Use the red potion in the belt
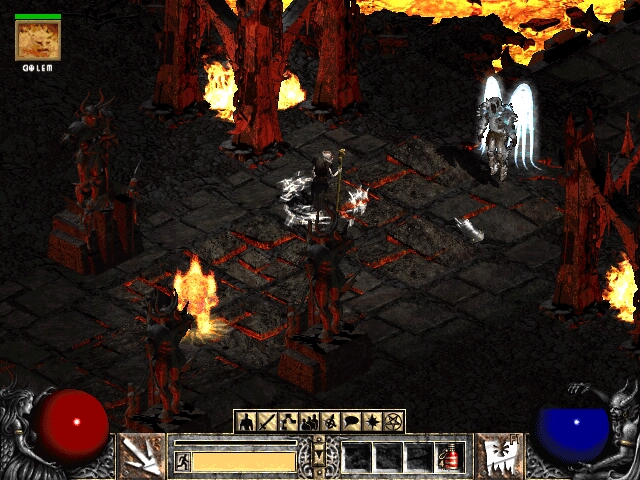 [x=449, y=459]
